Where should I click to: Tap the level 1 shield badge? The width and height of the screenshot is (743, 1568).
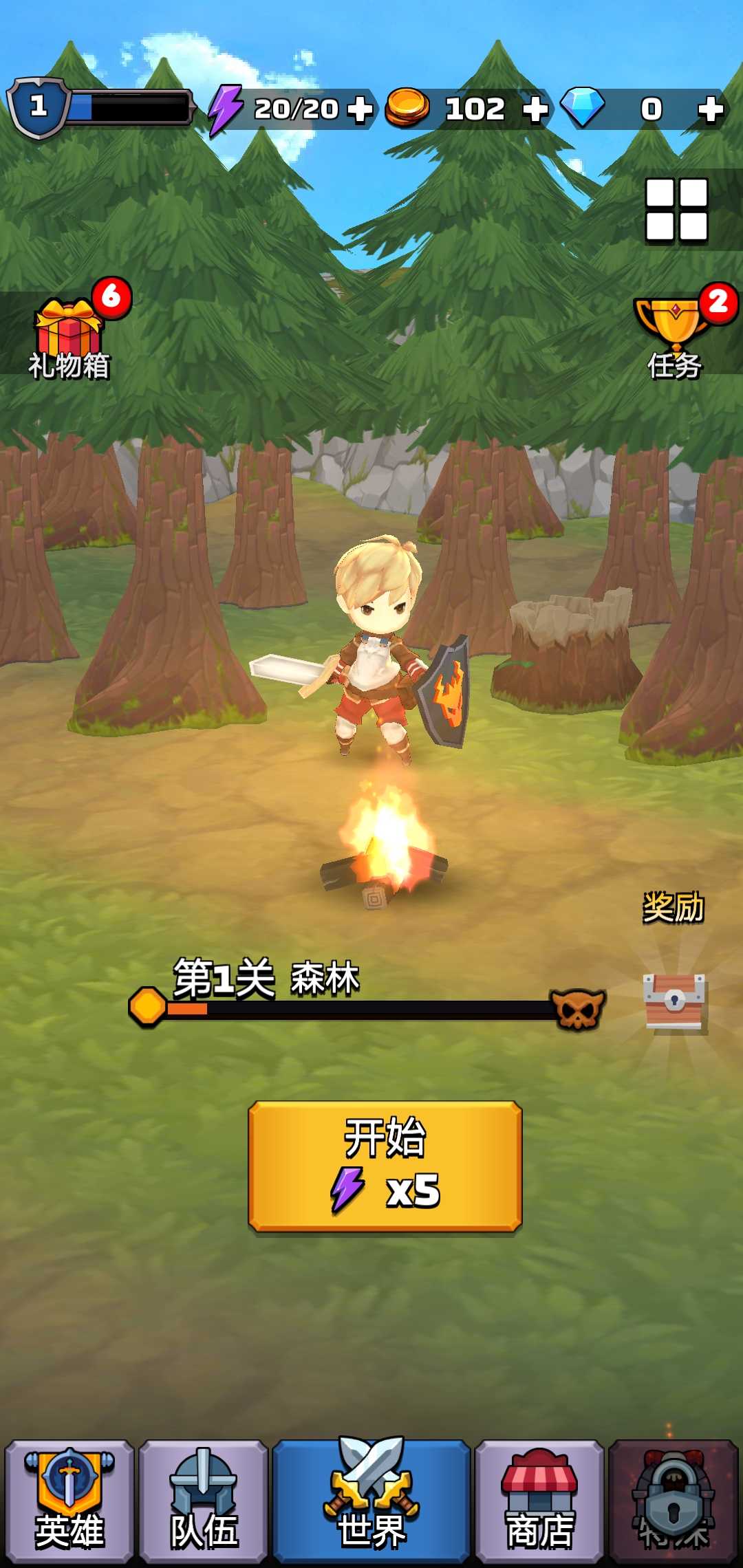(x=39, y=107)
